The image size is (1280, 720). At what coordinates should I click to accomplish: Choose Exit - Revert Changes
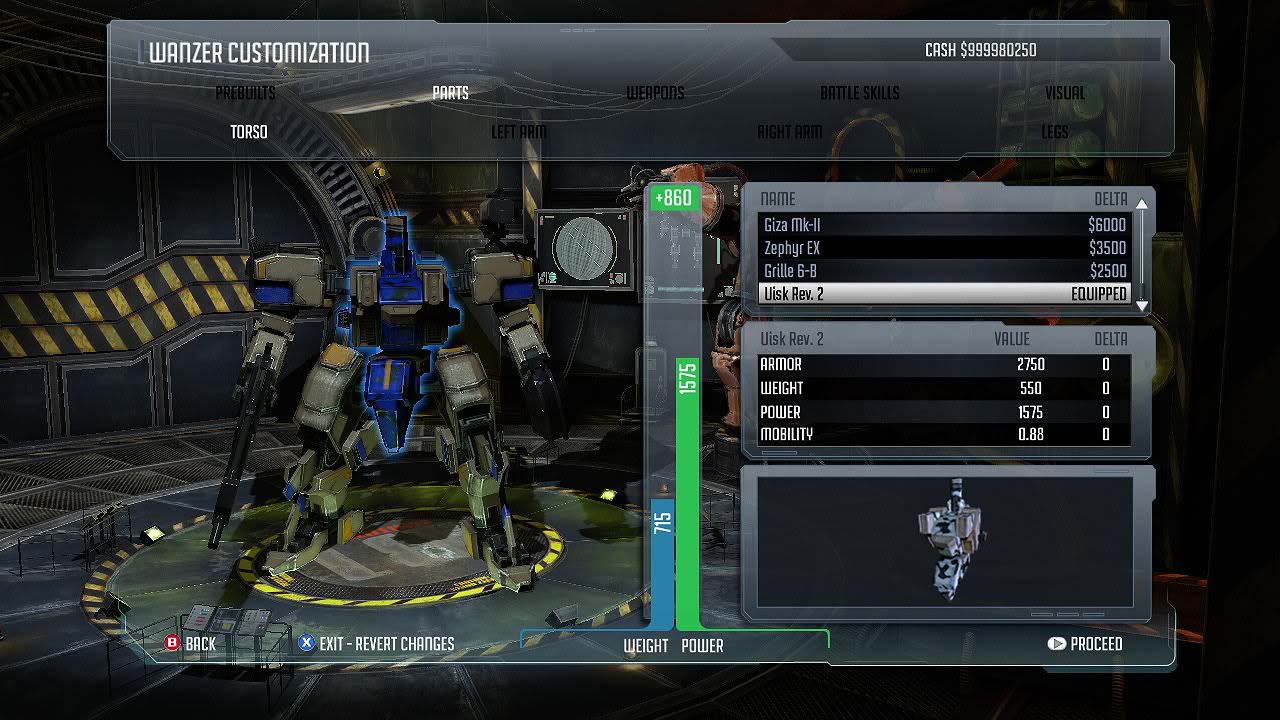coord(377,644)
